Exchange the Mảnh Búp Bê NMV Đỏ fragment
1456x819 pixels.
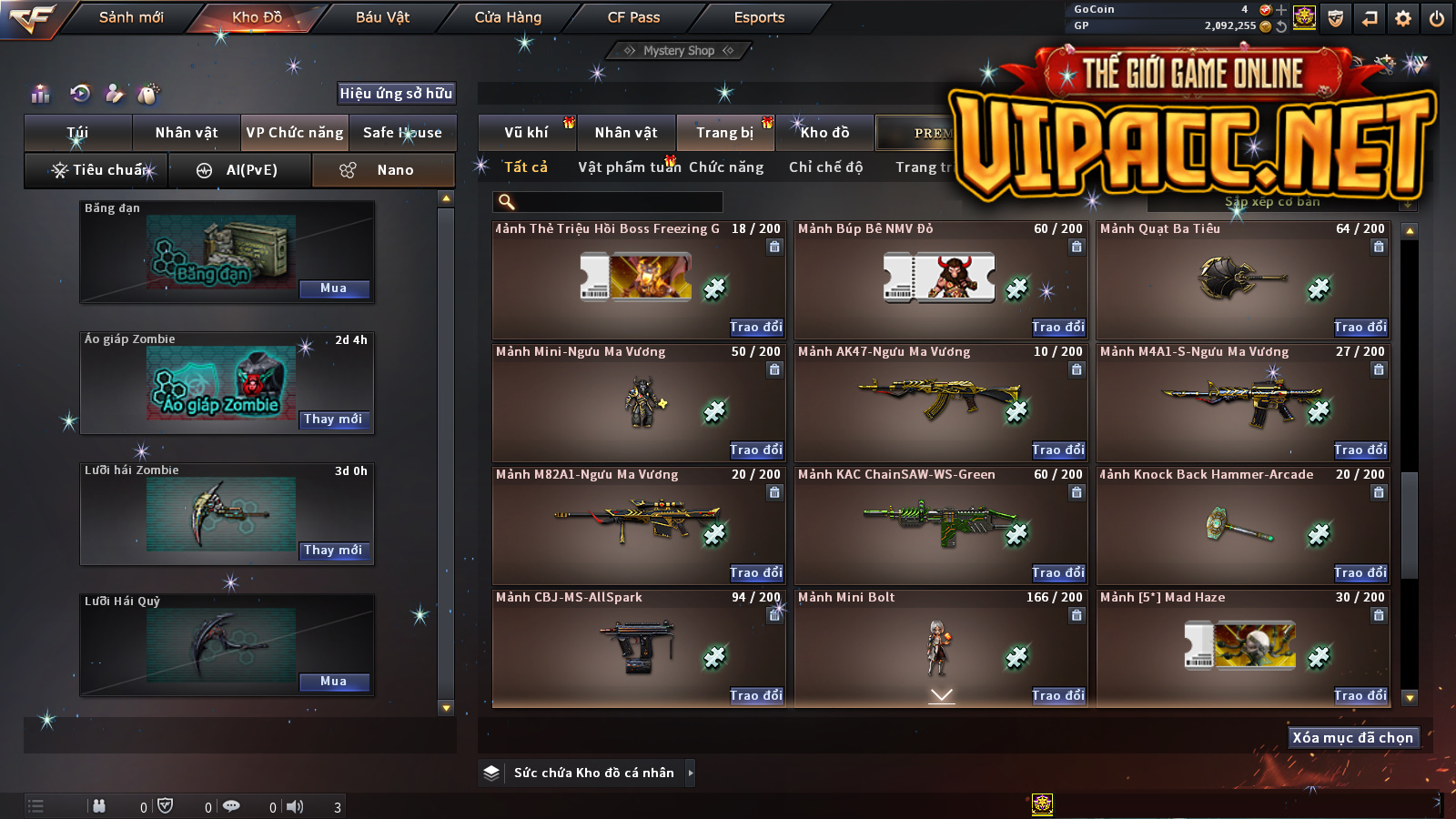click(1058, 327)
